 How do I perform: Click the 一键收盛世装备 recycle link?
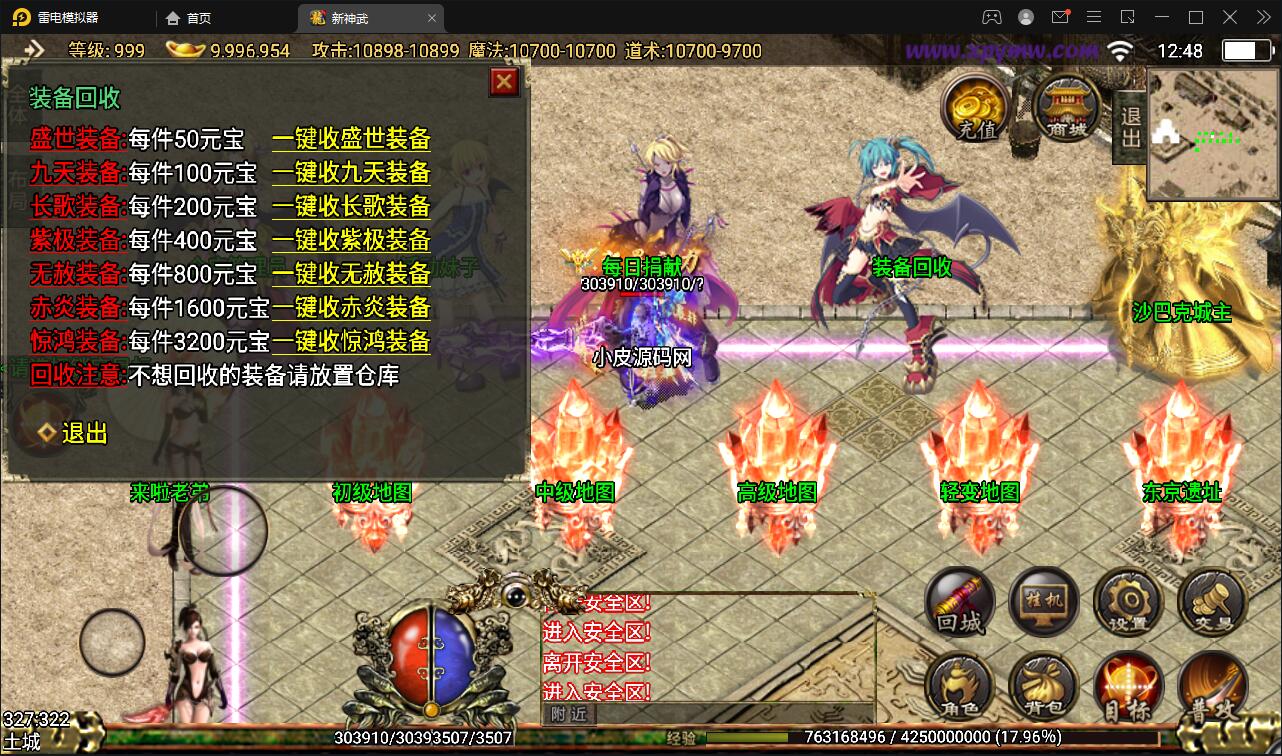pyautogui.click(x=350, y=140)
